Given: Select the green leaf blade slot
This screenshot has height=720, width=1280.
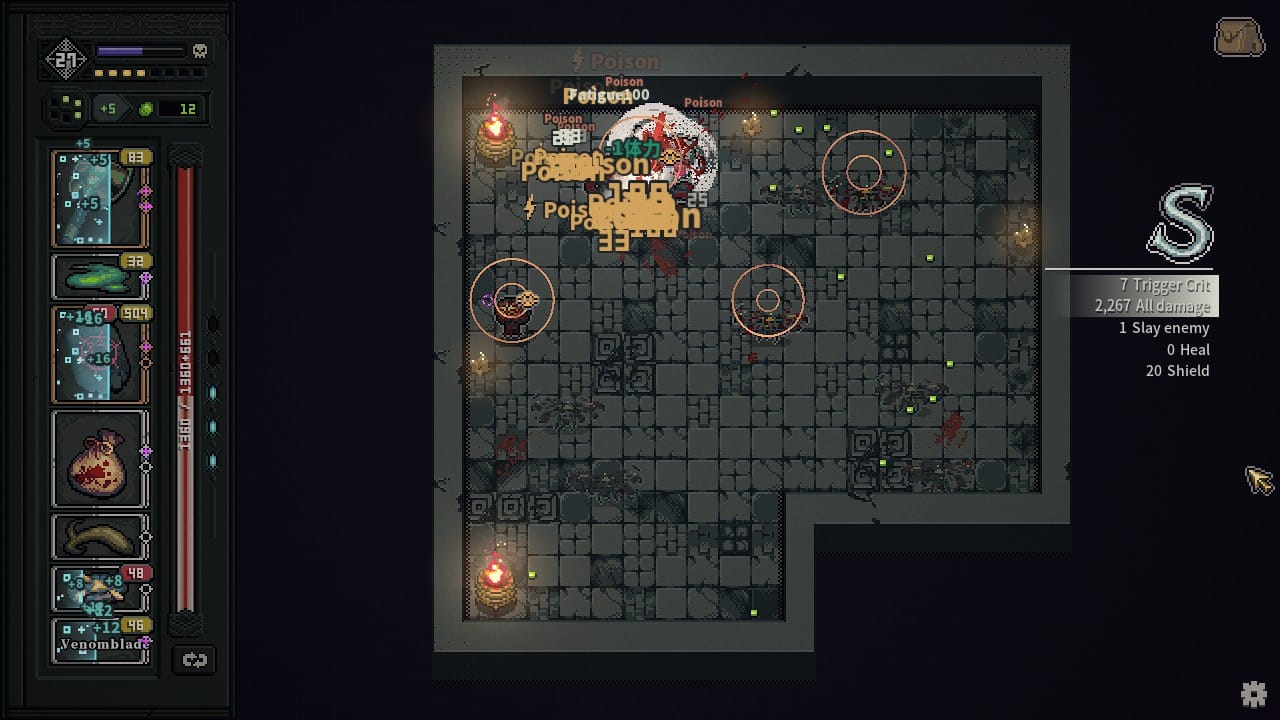Looking at the screenshot, I should [100, 275].
